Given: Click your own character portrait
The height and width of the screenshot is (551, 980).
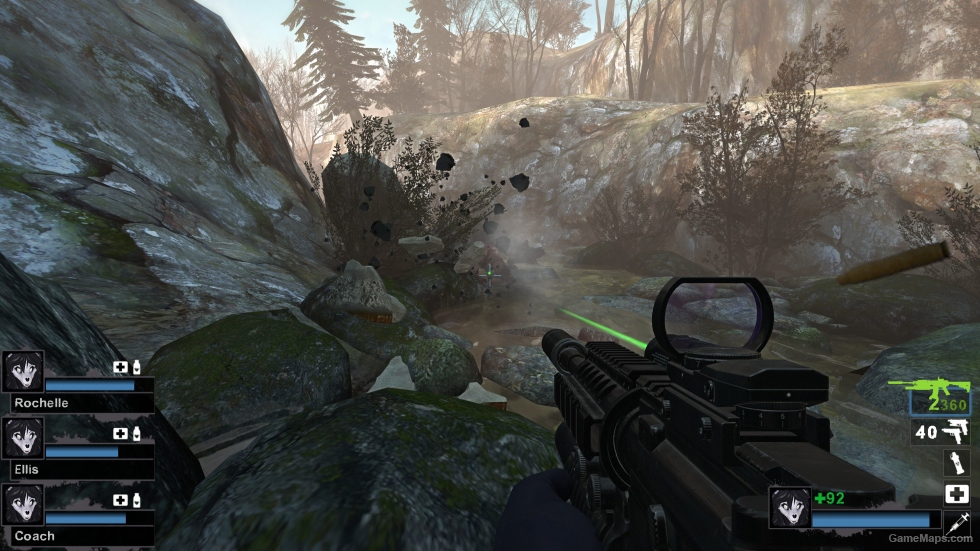Looking at the screenshot, I should (x=789, y=507).
